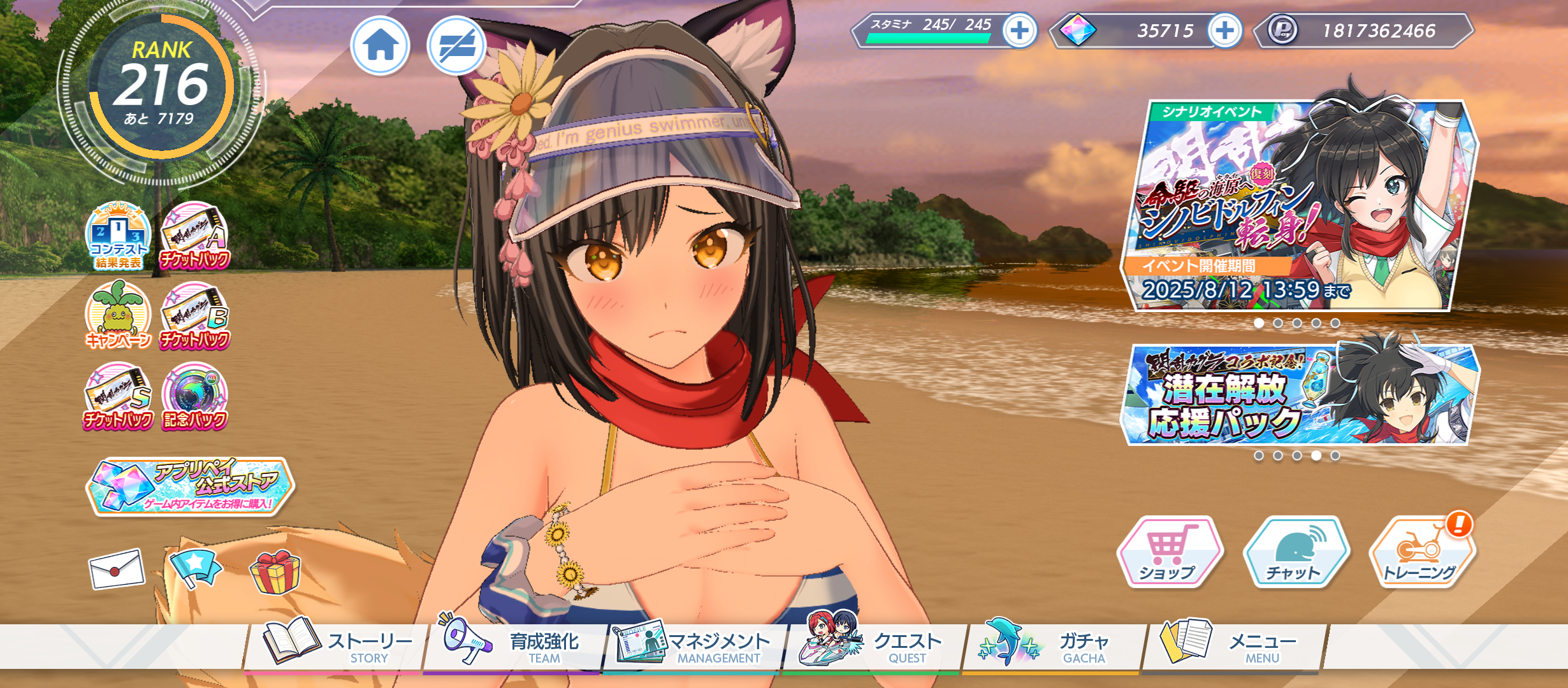Open the mail envelope icon
1568x688 pixels.
coord(117,569)
